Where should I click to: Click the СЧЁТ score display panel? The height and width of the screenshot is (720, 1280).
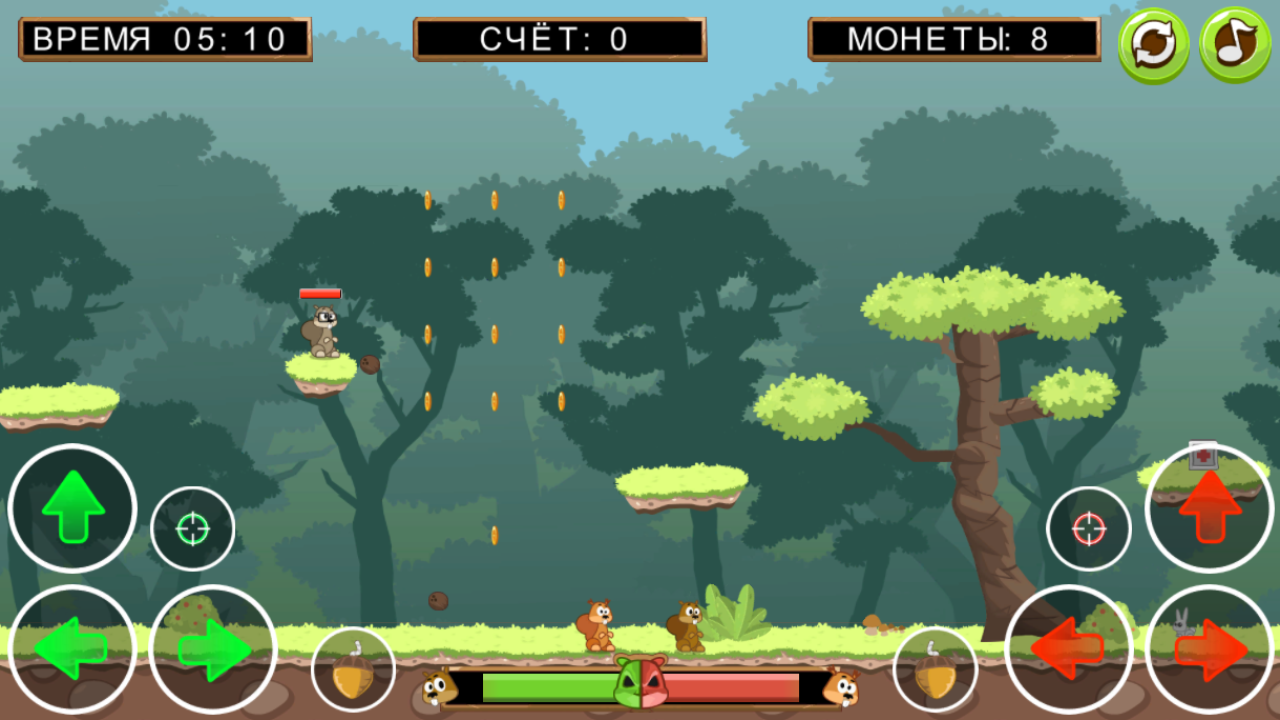pyautogui.click(x=560, y=38)
